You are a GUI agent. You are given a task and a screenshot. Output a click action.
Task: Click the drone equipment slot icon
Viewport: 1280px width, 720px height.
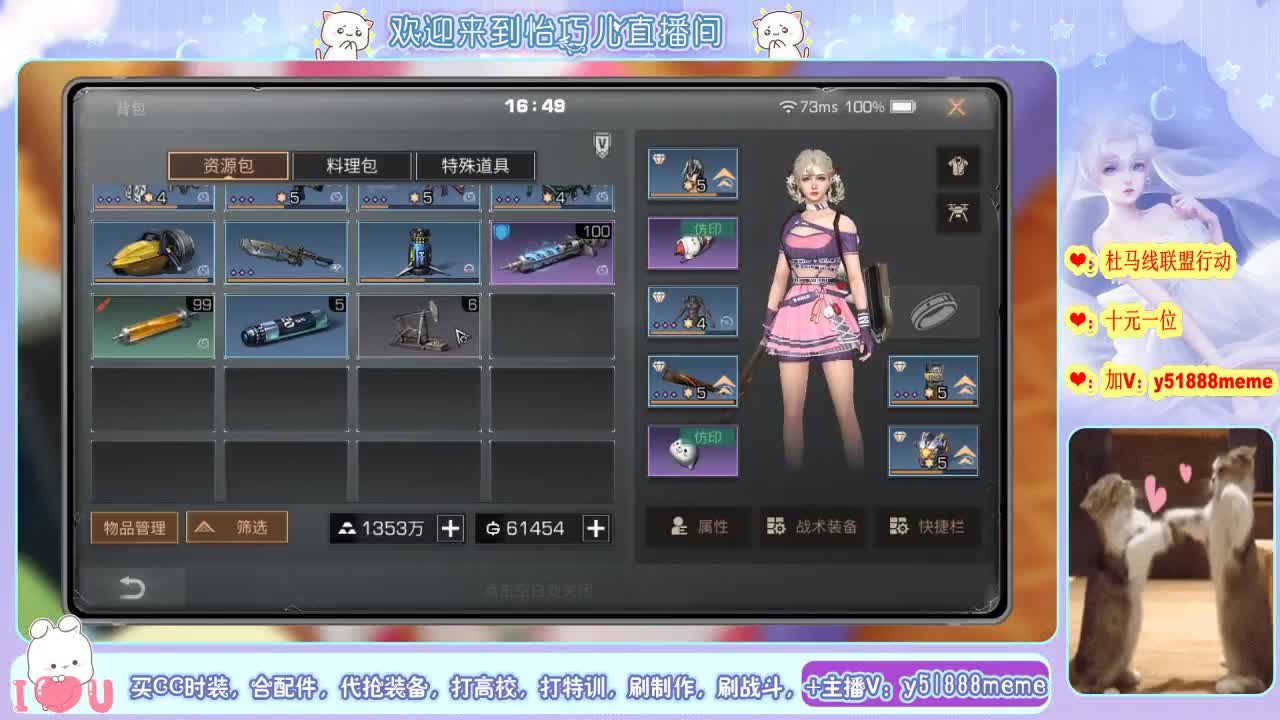point(957,213)
